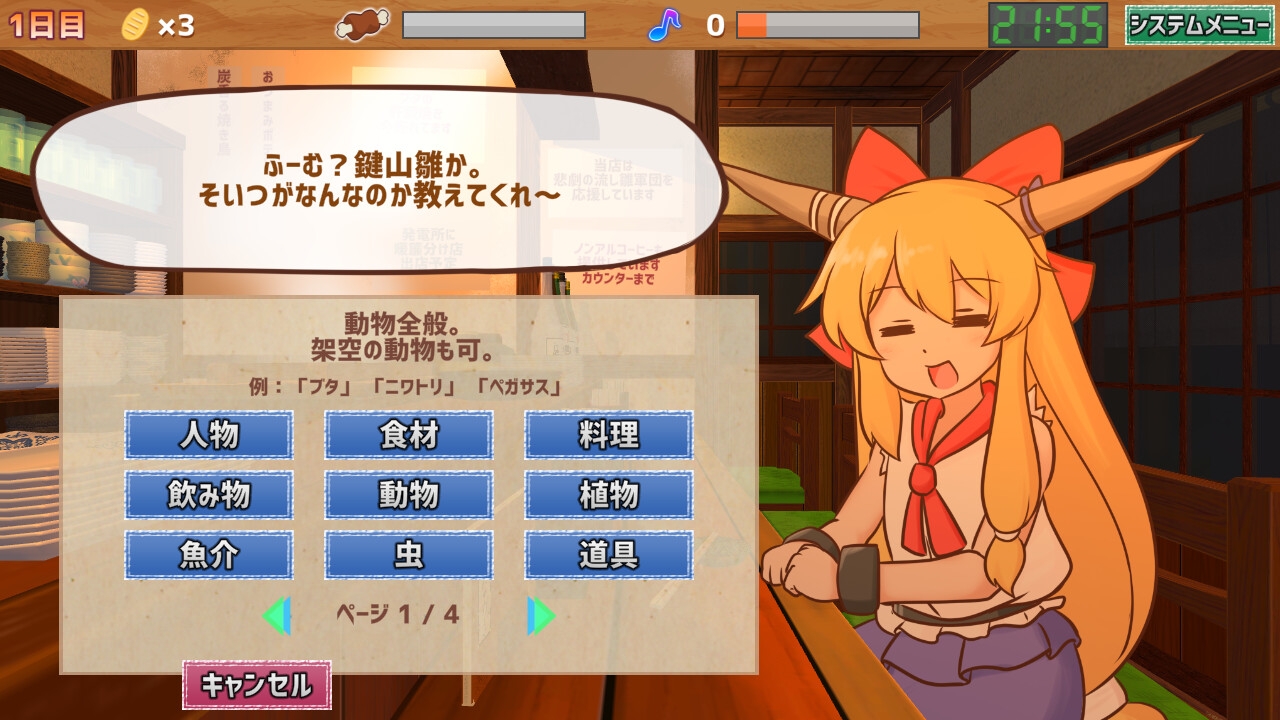Select the 虫 category
The image size is (1280, 720).
pyautogui.click(x=408, y=556)
